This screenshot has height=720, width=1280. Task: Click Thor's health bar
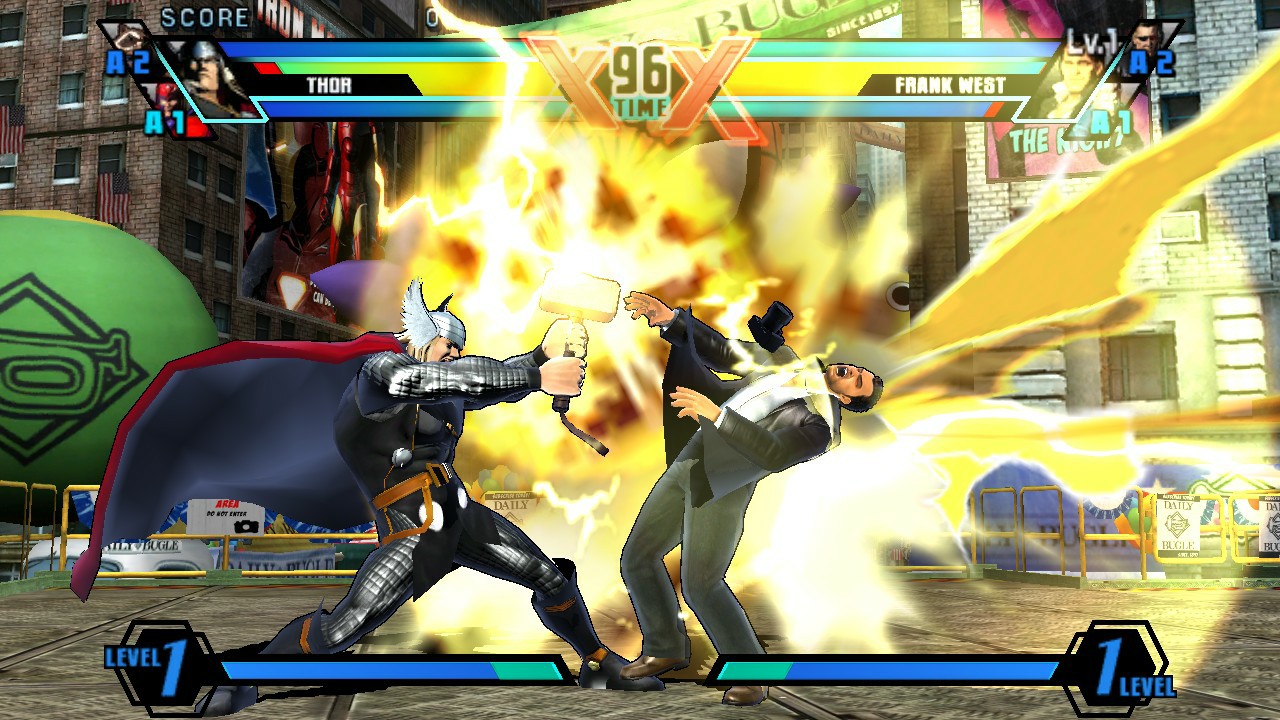click(x=420, y=70)
